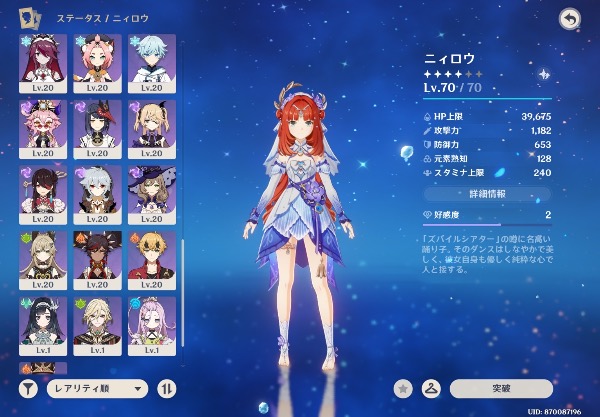This screenshot has width=600, height=417.
Task: Open the character filter funnel
Action: click(x=29, y=388)
